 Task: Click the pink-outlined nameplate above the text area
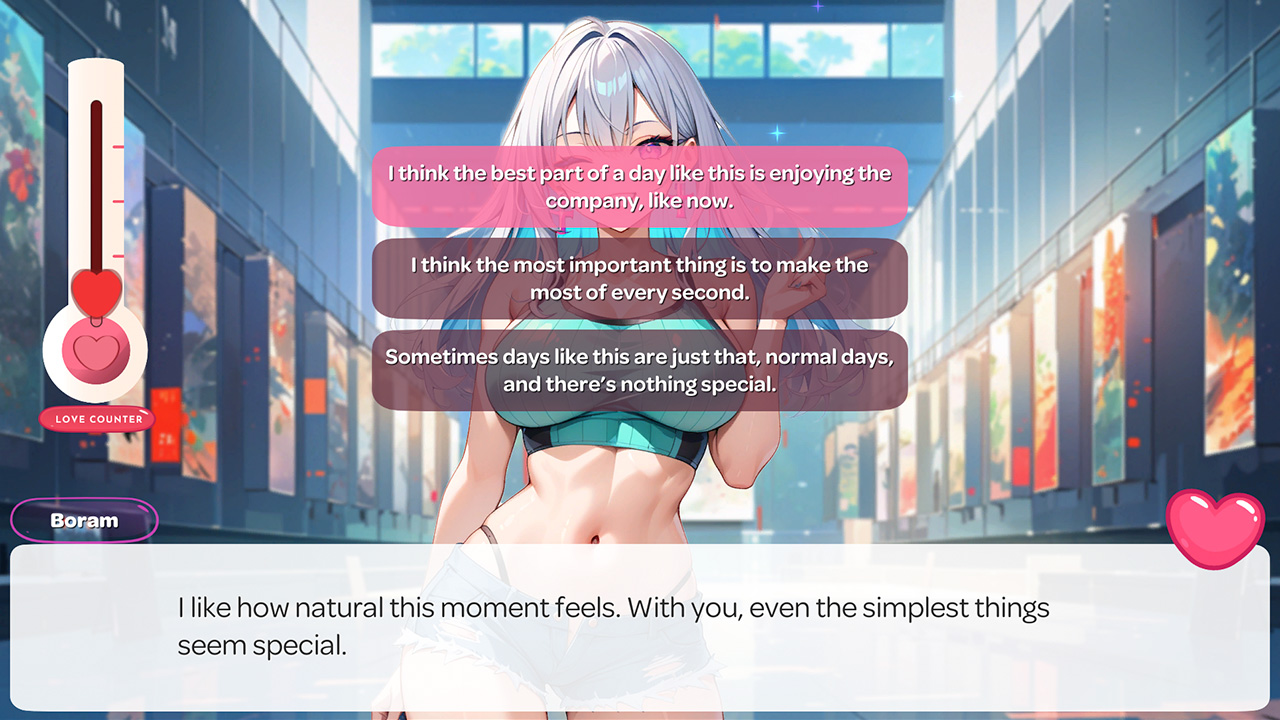point(84,520)
